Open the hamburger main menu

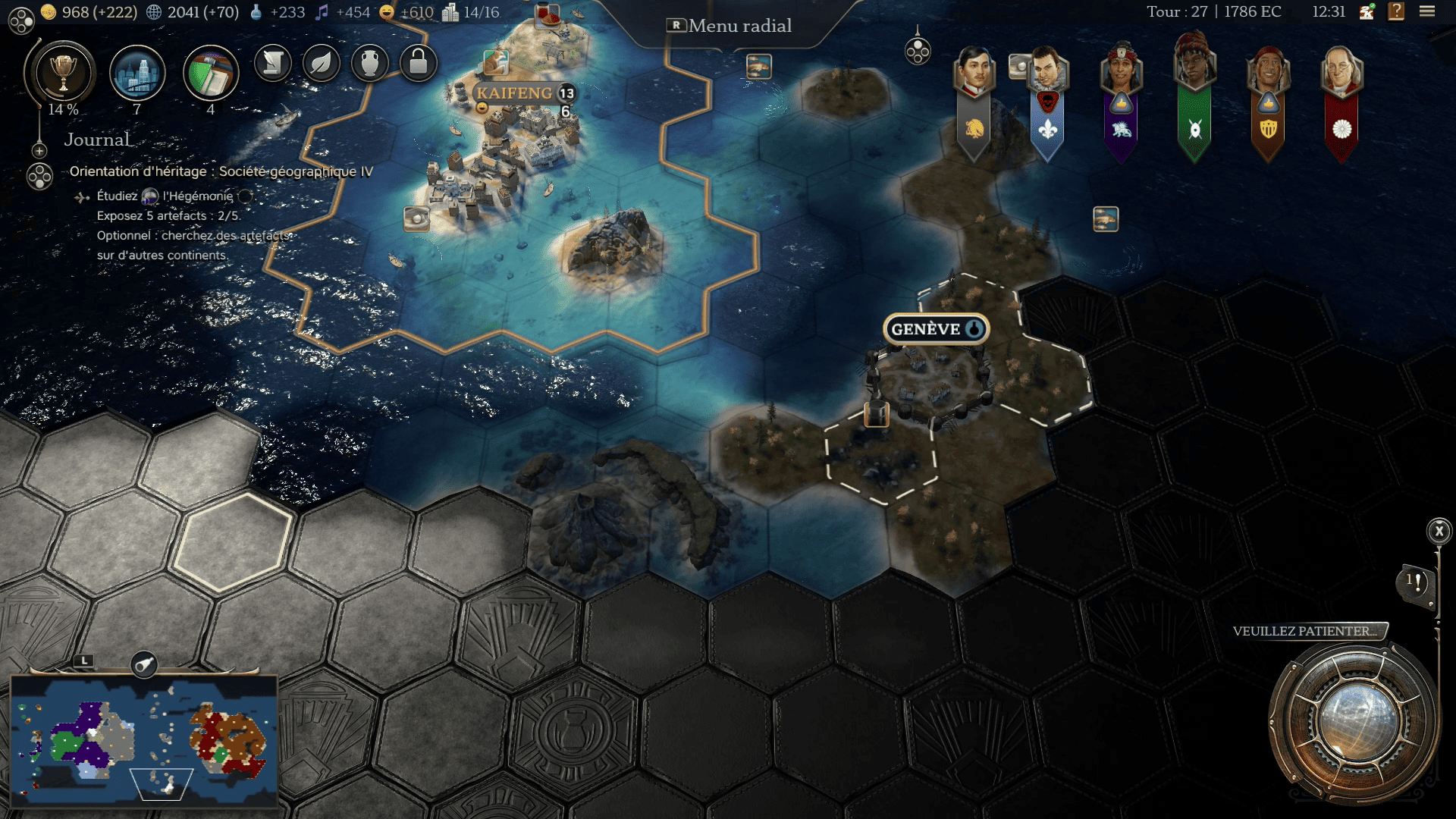1427,11
